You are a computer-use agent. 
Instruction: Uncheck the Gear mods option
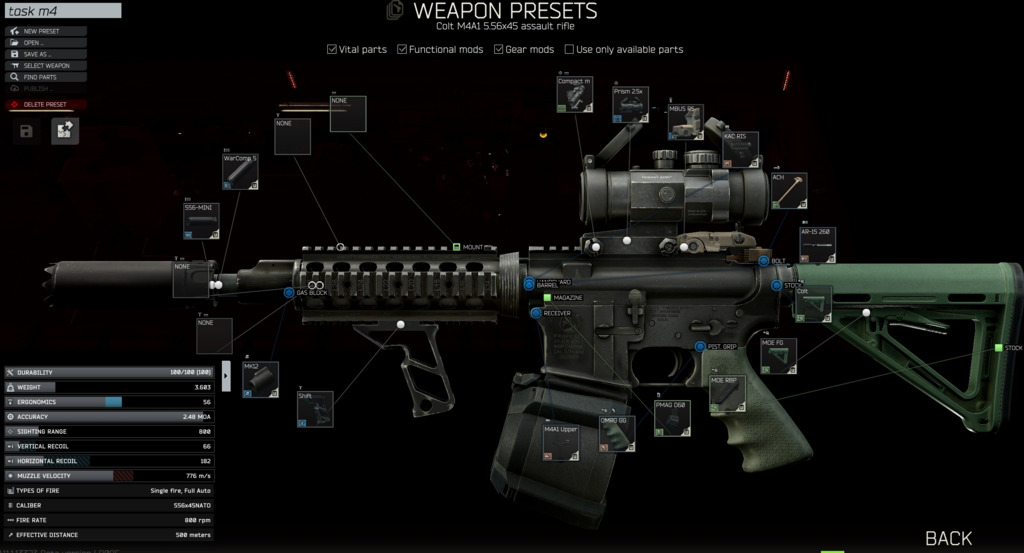pos(499,49)
